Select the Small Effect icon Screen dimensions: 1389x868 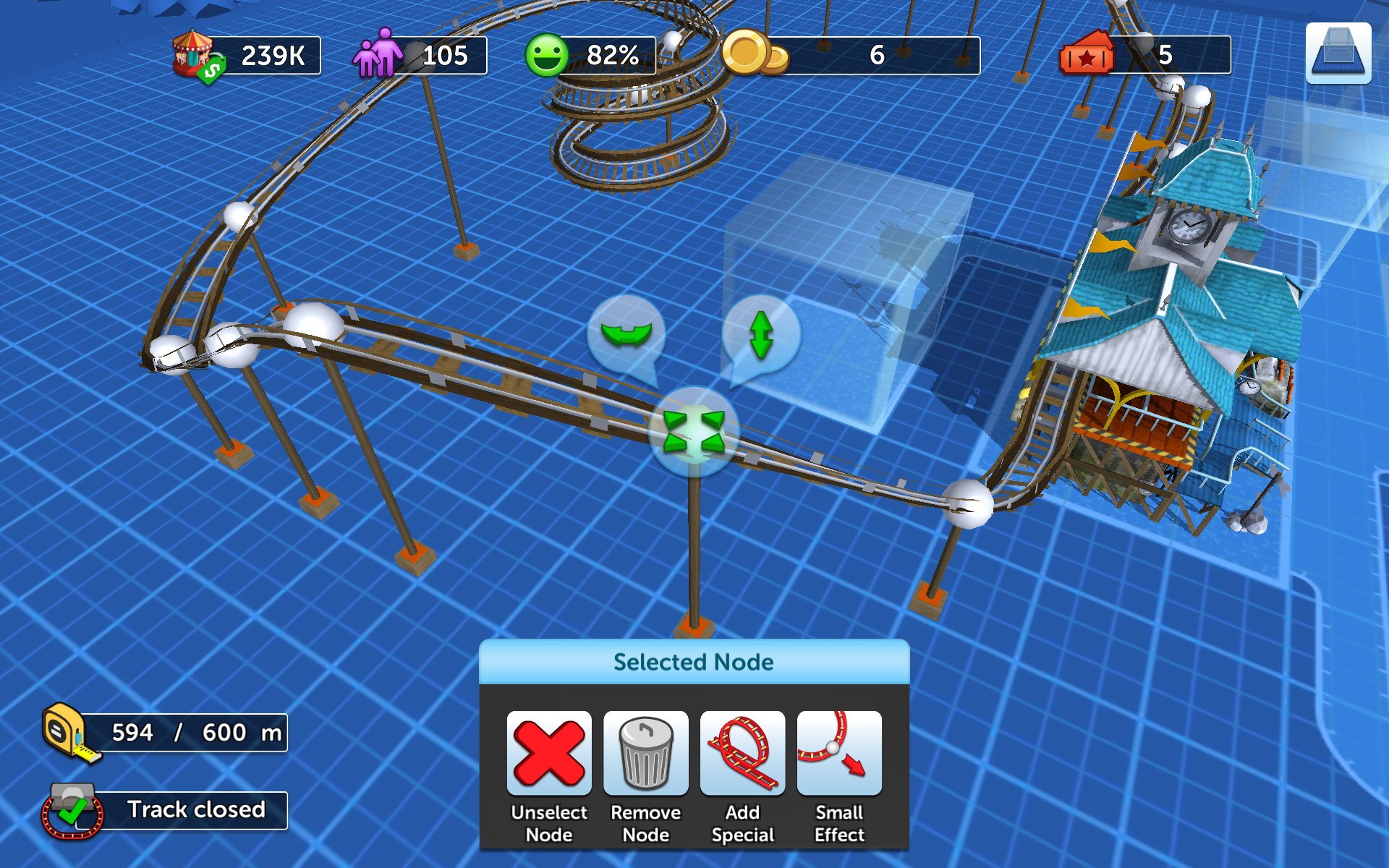[x=838, y=752]
